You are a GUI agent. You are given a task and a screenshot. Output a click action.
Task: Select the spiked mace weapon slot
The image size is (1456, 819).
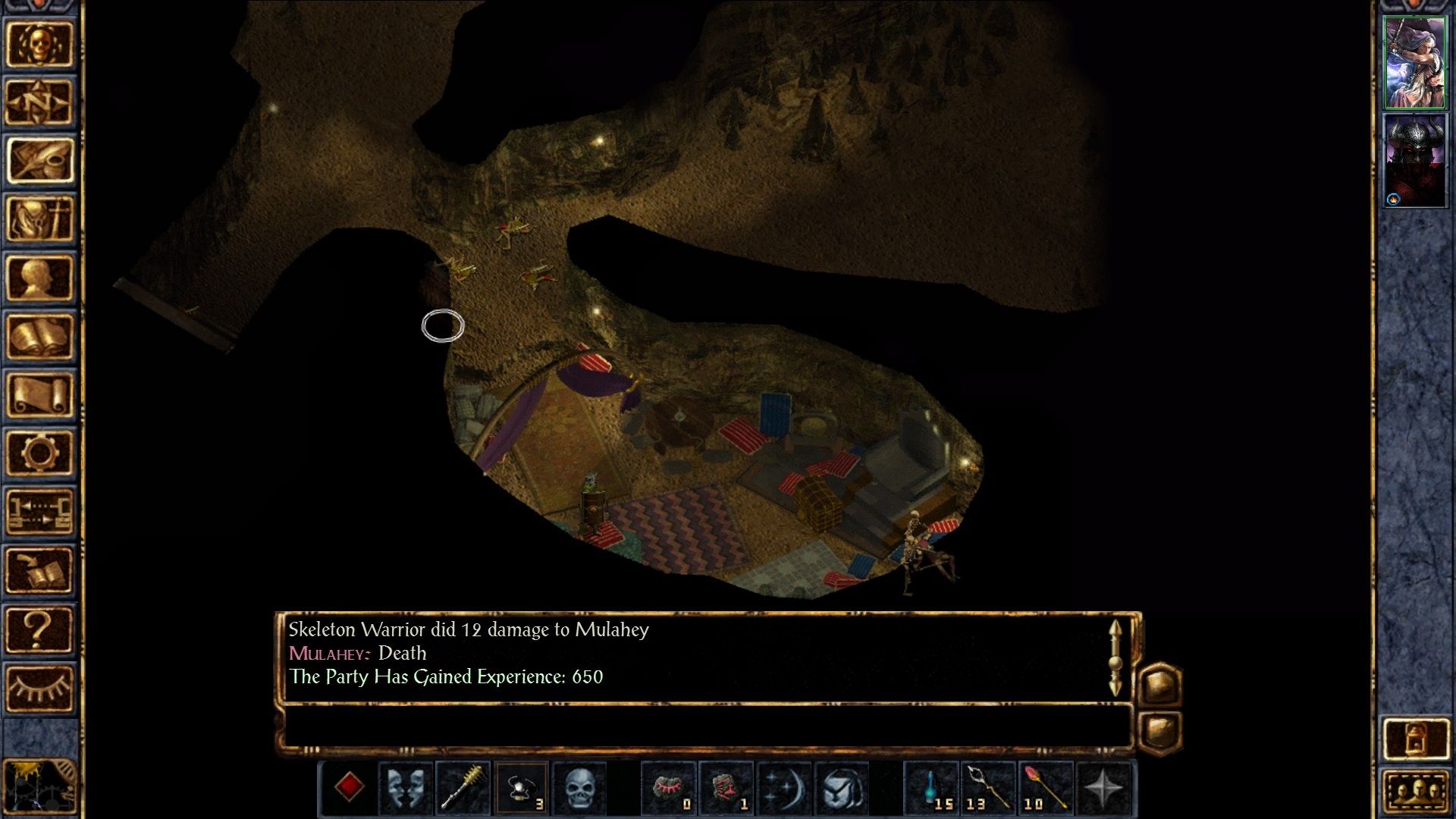(463, 788)
